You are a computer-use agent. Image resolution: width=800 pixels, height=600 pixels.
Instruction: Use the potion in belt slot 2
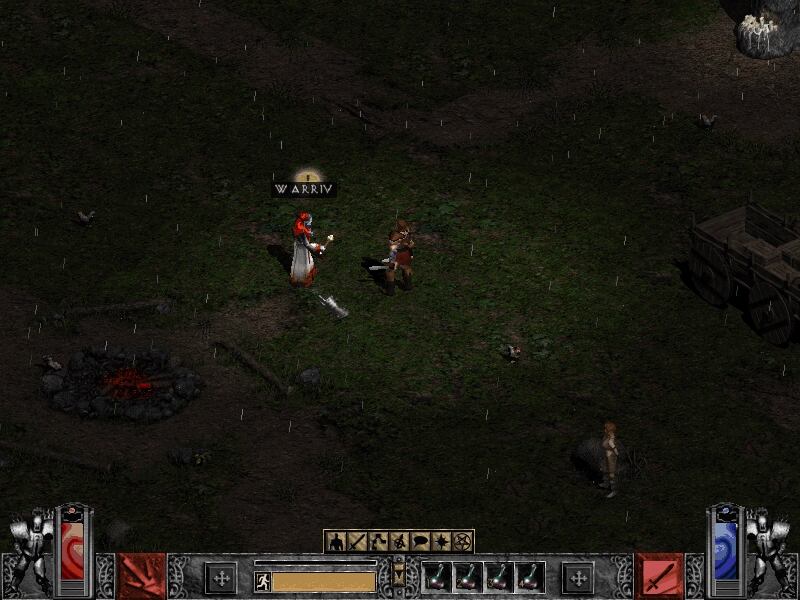click(x=468, y=577)
